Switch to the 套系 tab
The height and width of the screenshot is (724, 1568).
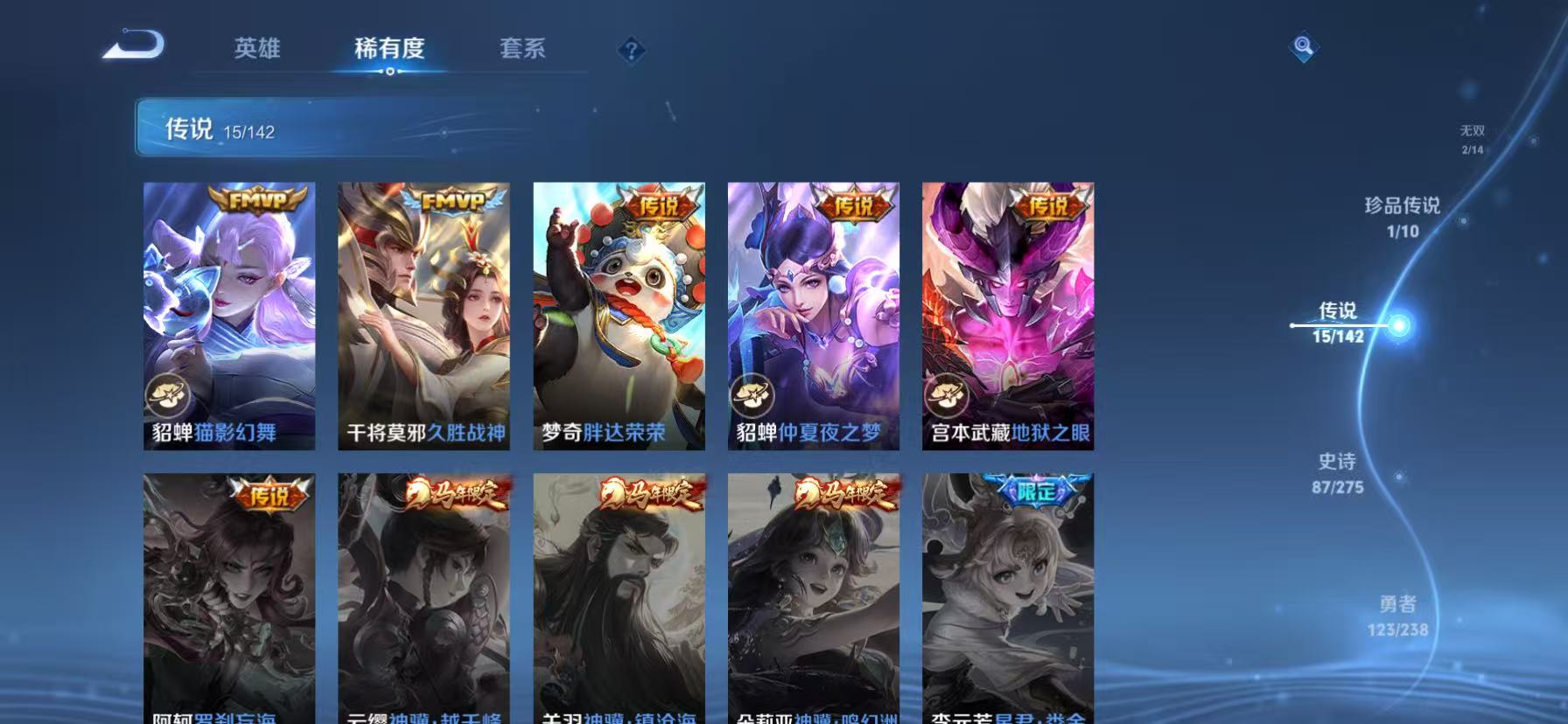[x=523, y=50]
